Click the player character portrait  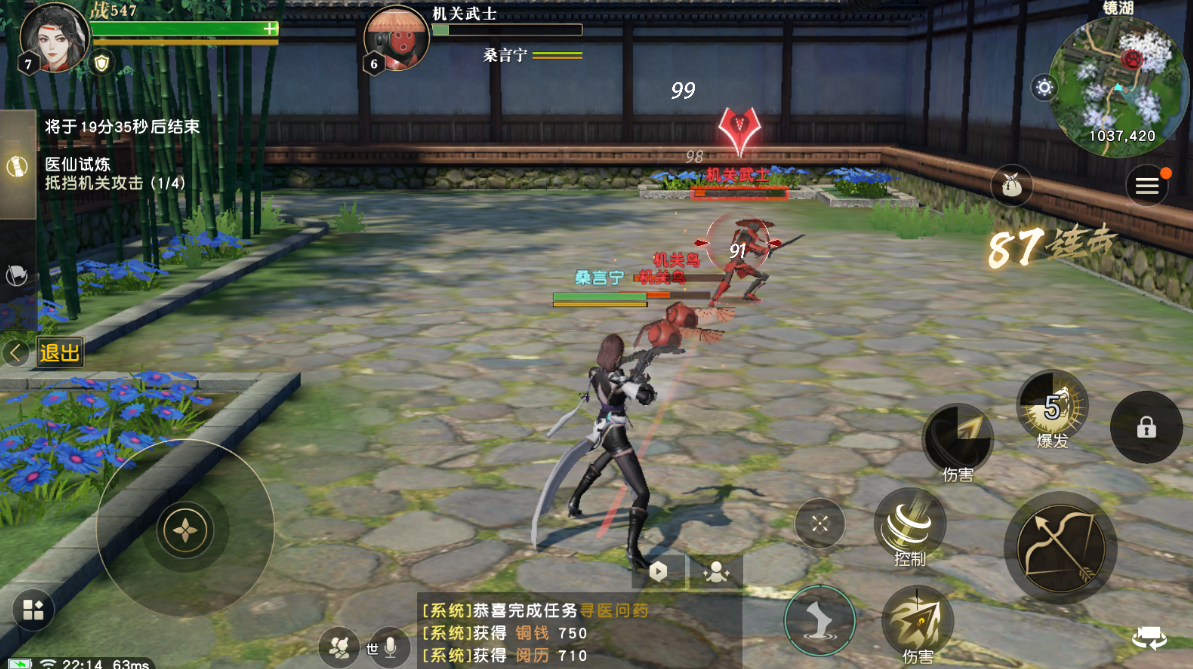(x=53, y=37)
